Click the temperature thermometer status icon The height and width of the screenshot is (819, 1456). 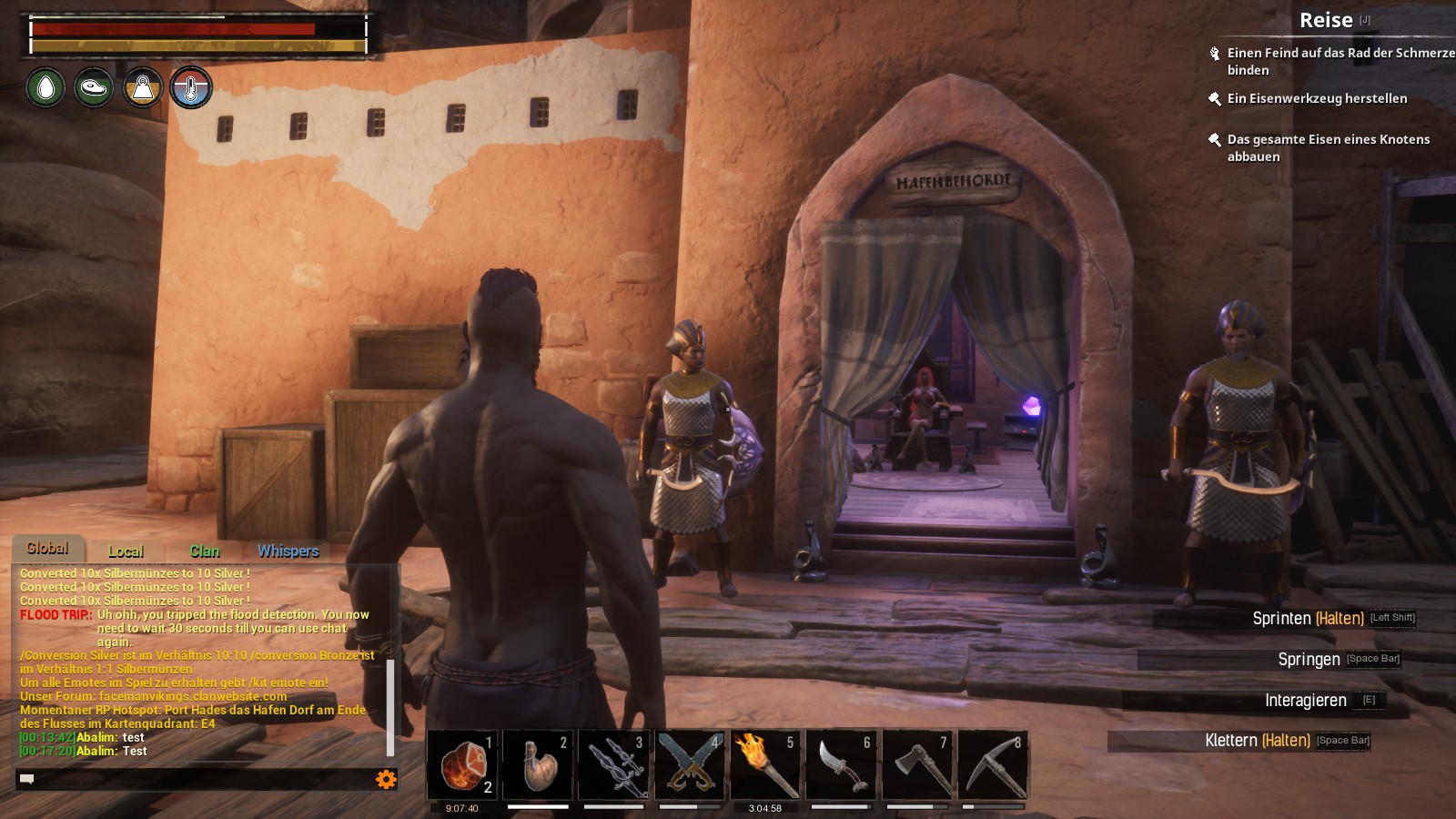tap(190, 88)
